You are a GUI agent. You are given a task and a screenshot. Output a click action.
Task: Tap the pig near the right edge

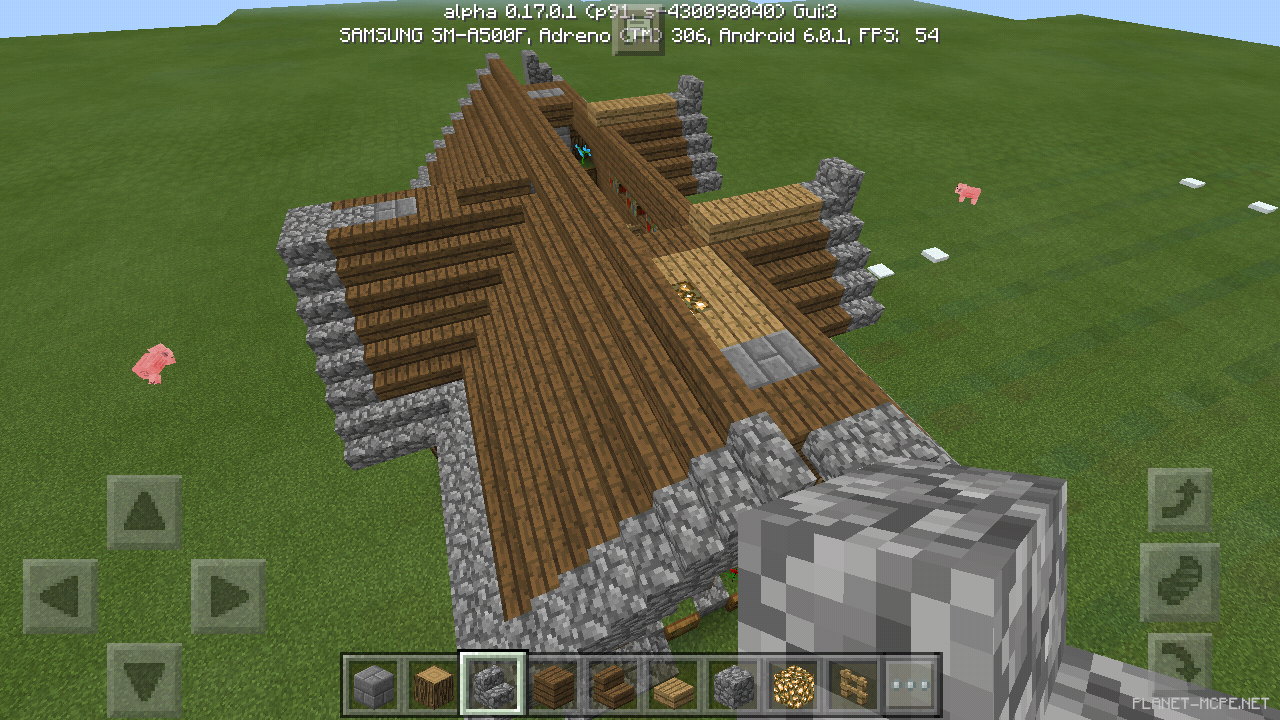966,192
